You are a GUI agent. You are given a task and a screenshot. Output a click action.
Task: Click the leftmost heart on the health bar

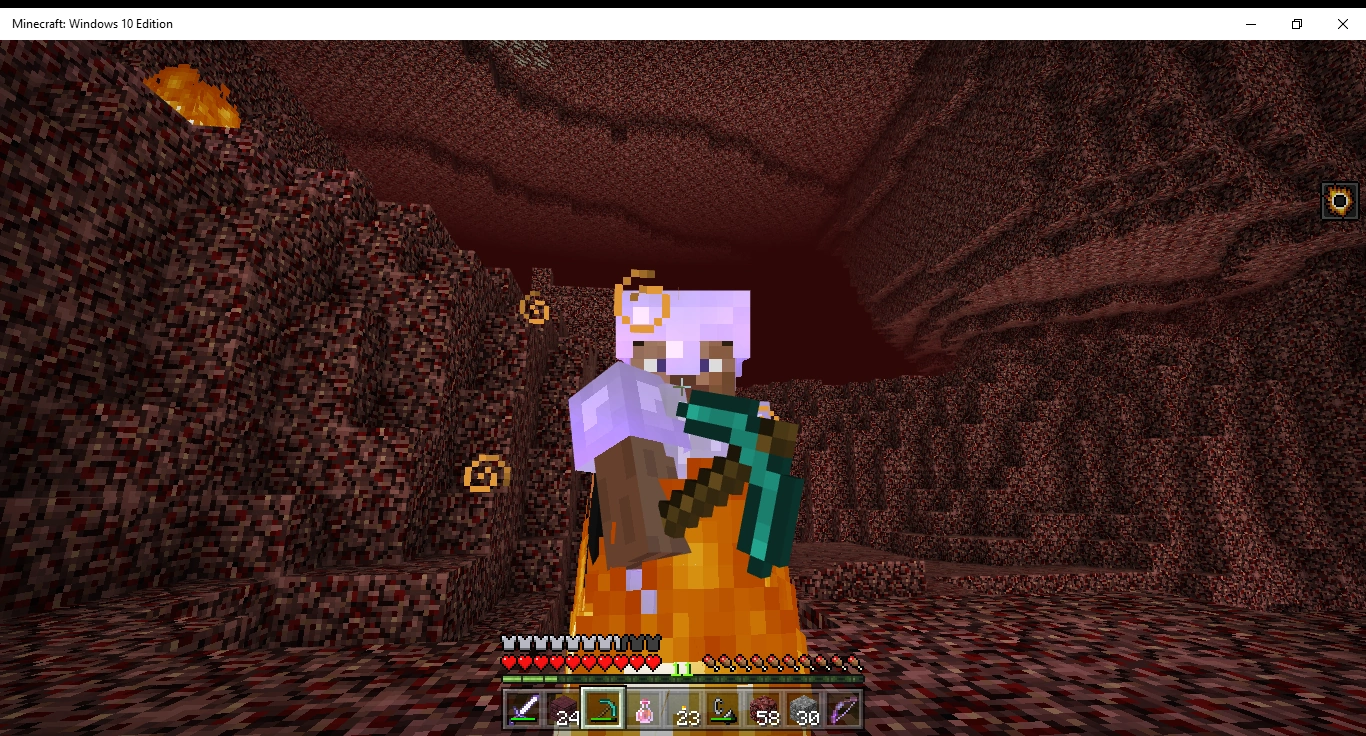tap(506, 661)
